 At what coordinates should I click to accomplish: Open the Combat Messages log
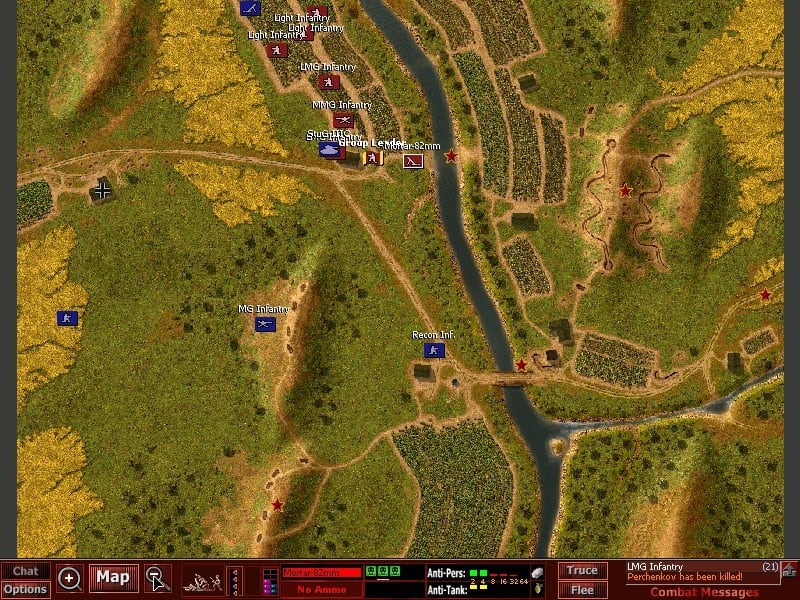tap(705, 592)
